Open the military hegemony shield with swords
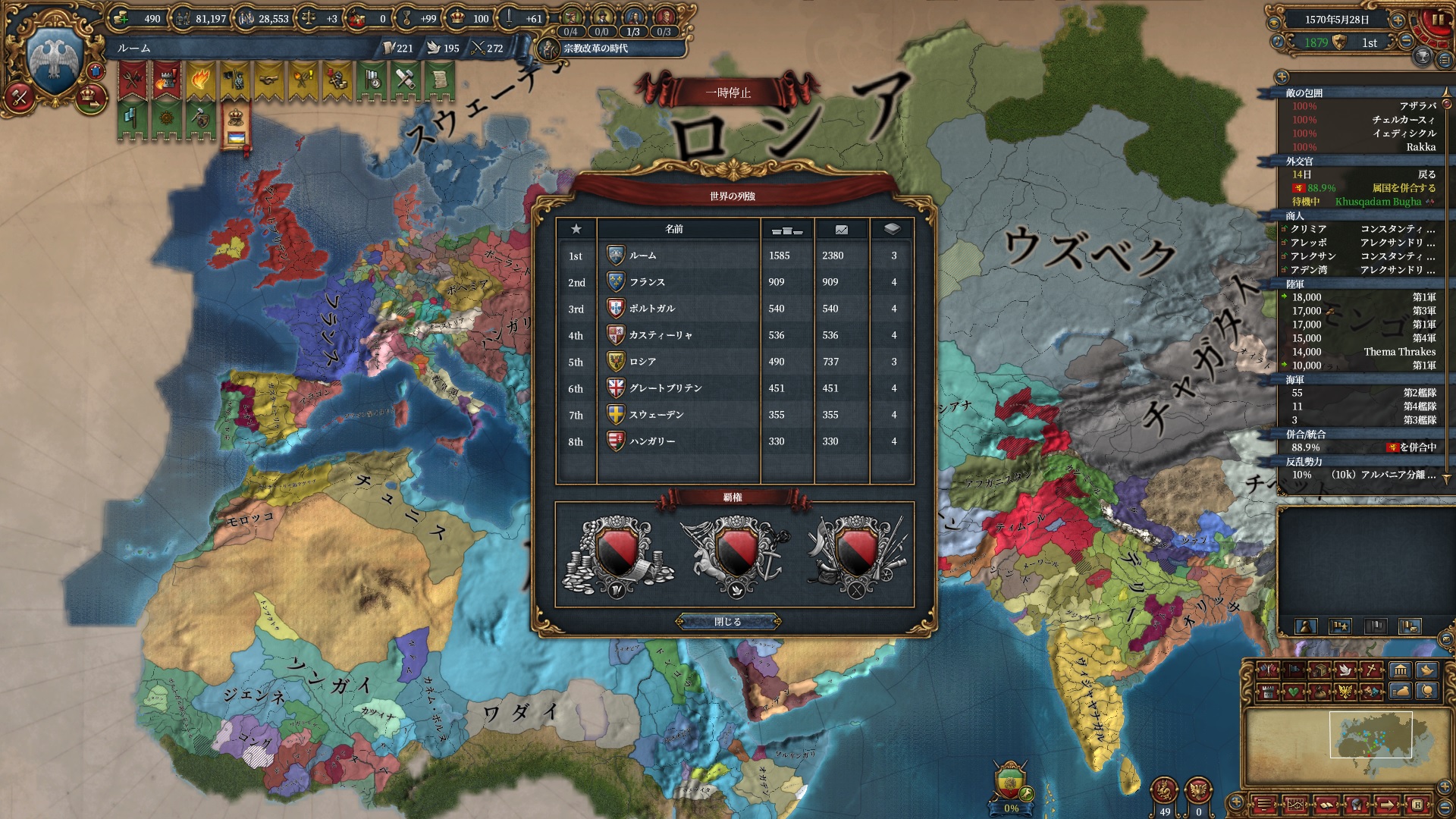Viewport: 1456px width, 819px height. point(855,554)
